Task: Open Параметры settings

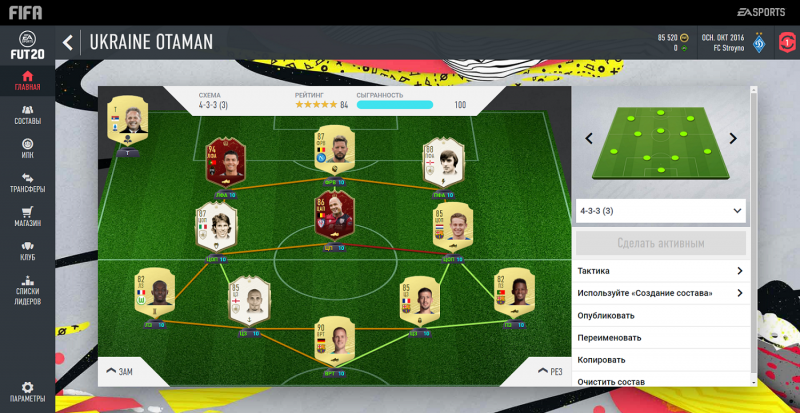Action: click(27, 391)
